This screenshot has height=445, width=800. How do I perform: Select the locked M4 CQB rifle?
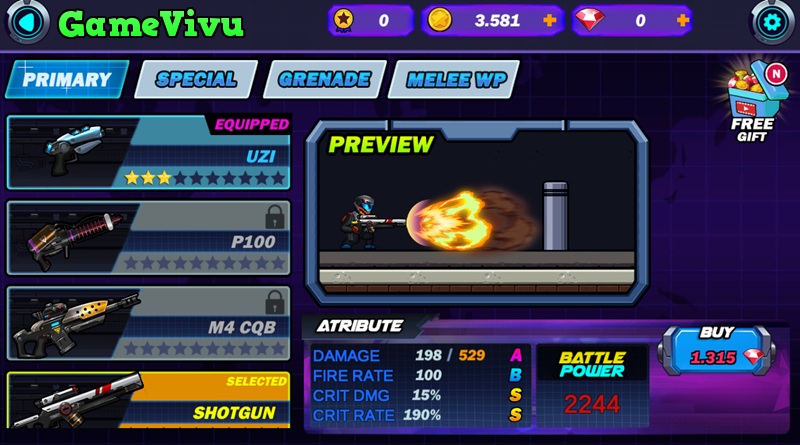click(x=148, y=323)
